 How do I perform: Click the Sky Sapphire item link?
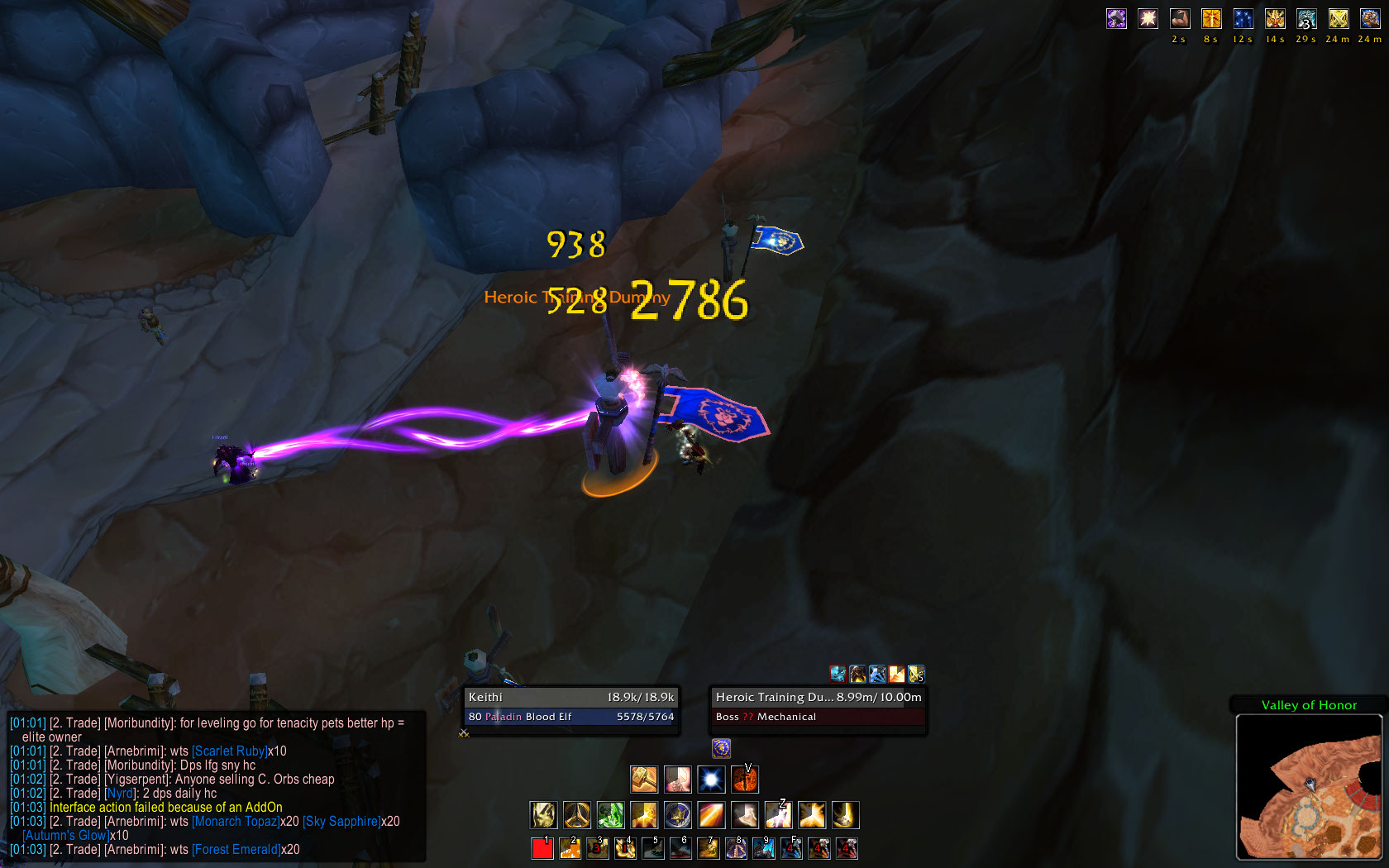341,822
